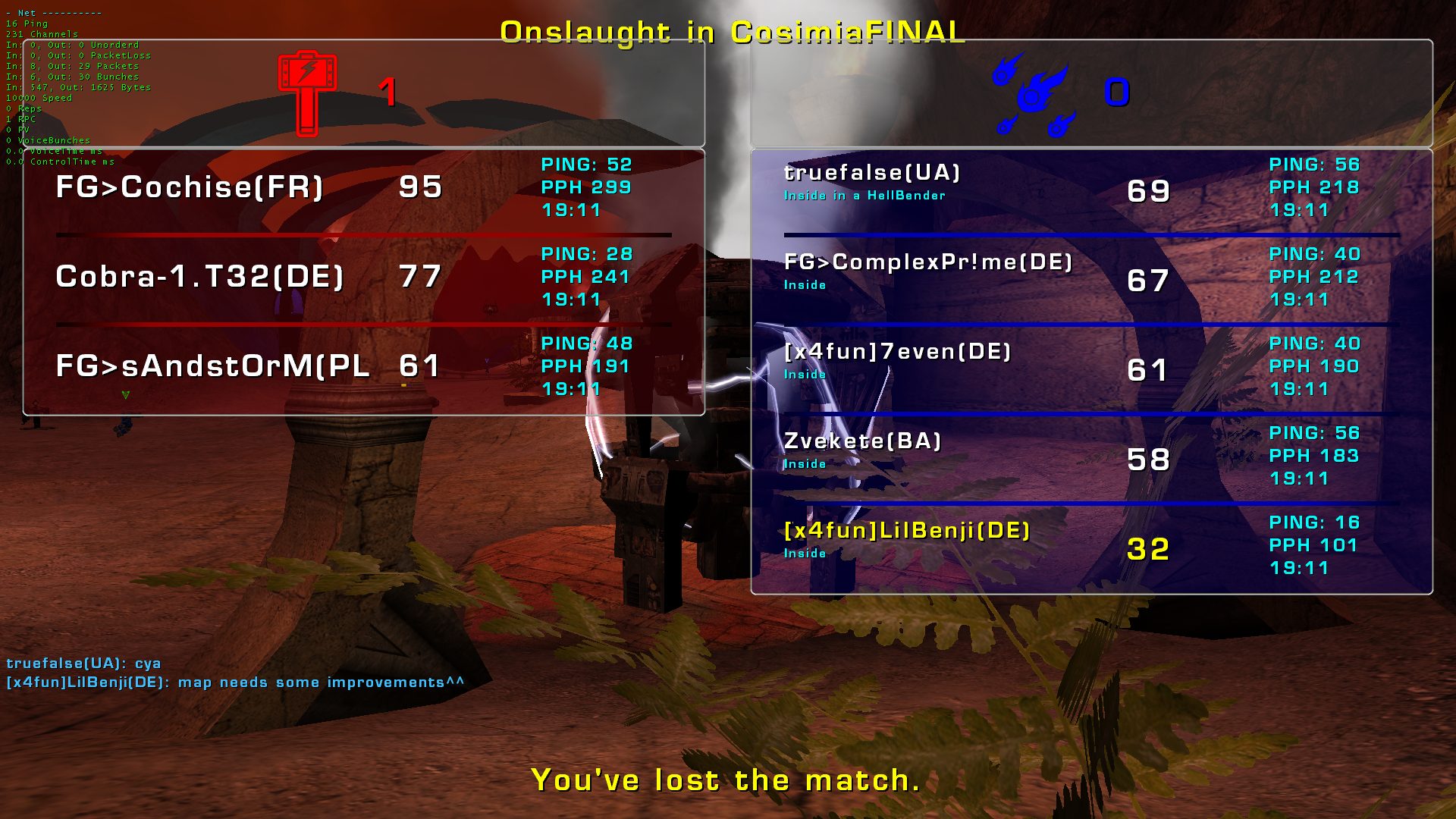Click the red team hammer emblem
This screenshot has height=819, width=1456.
[307, 93]
